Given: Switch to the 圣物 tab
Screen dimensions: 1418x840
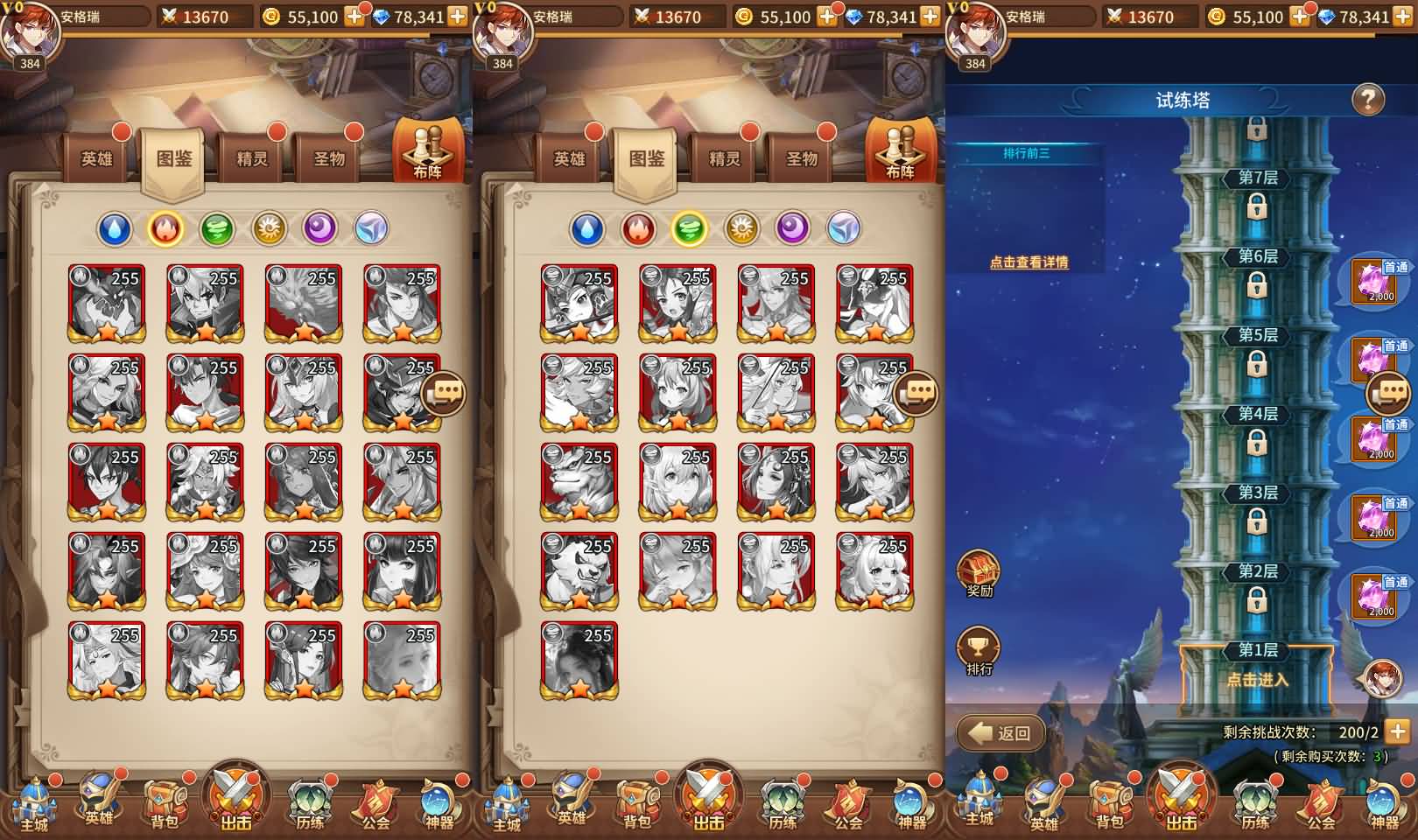Looking at the screenshot, I should 328,157.
